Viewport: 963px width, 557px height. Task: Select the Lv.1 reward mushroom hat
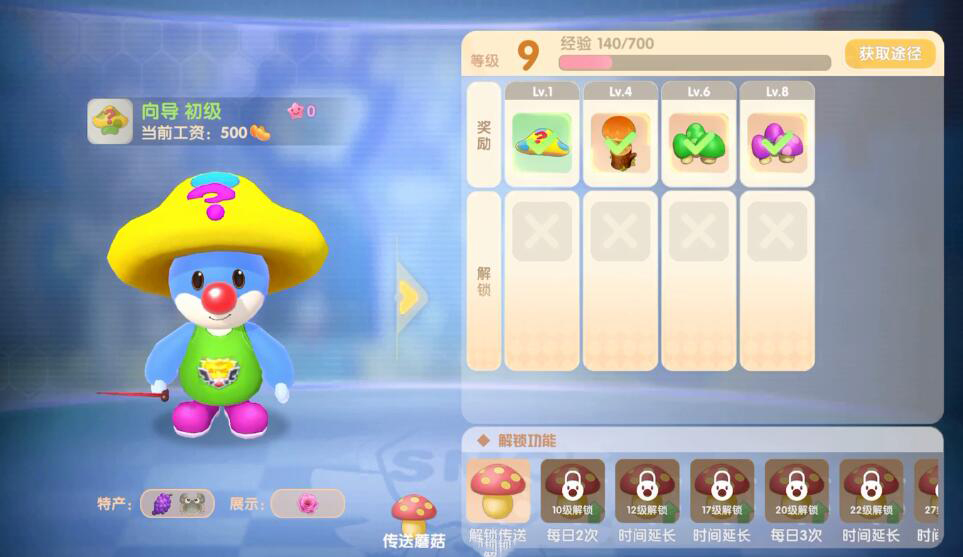pos(542,142)
